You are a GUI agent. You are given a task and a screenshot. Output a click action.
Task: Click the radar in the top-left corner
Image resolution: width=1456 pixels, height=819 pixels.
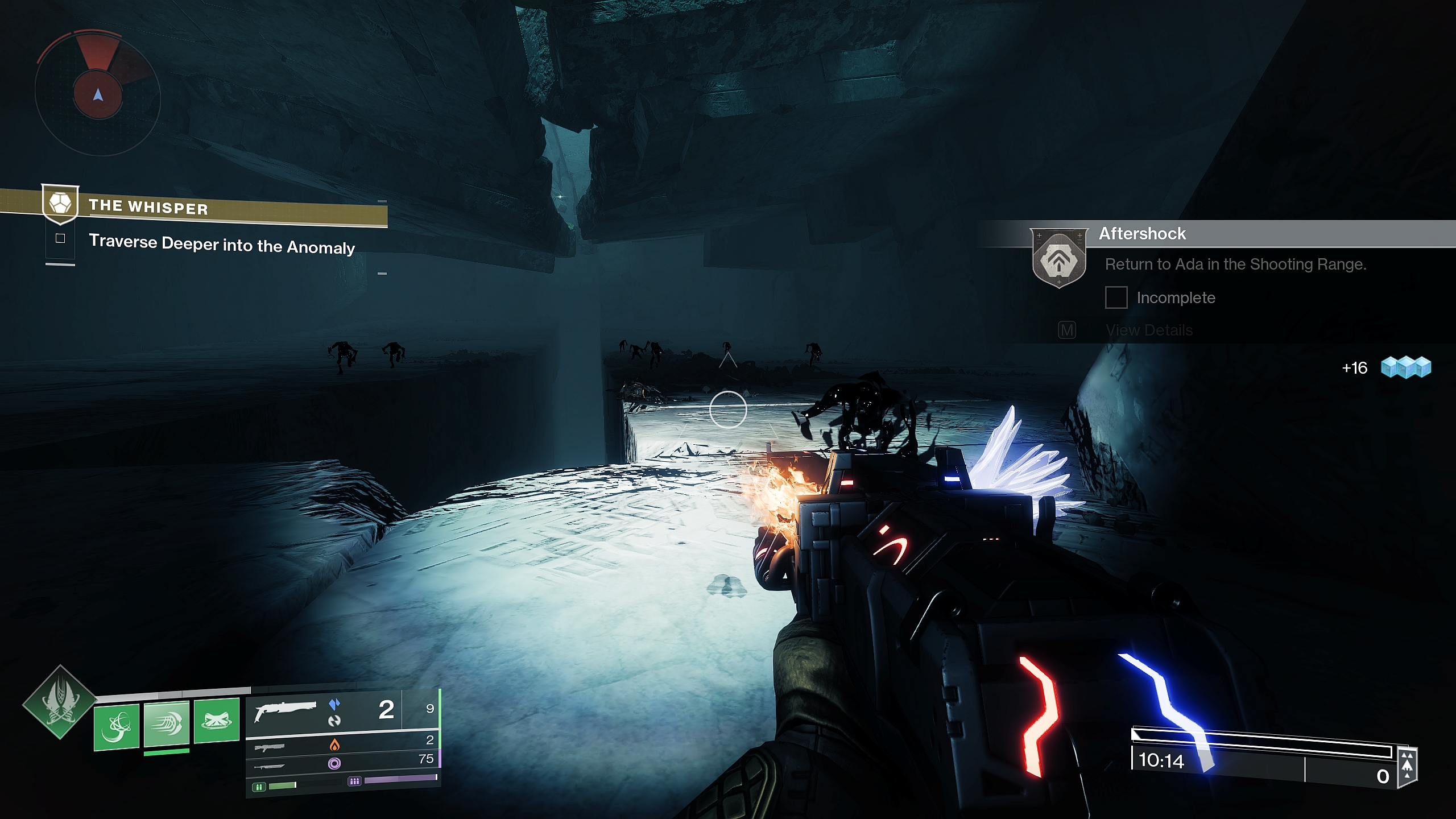pyautogui.click(x=98, y=94)
